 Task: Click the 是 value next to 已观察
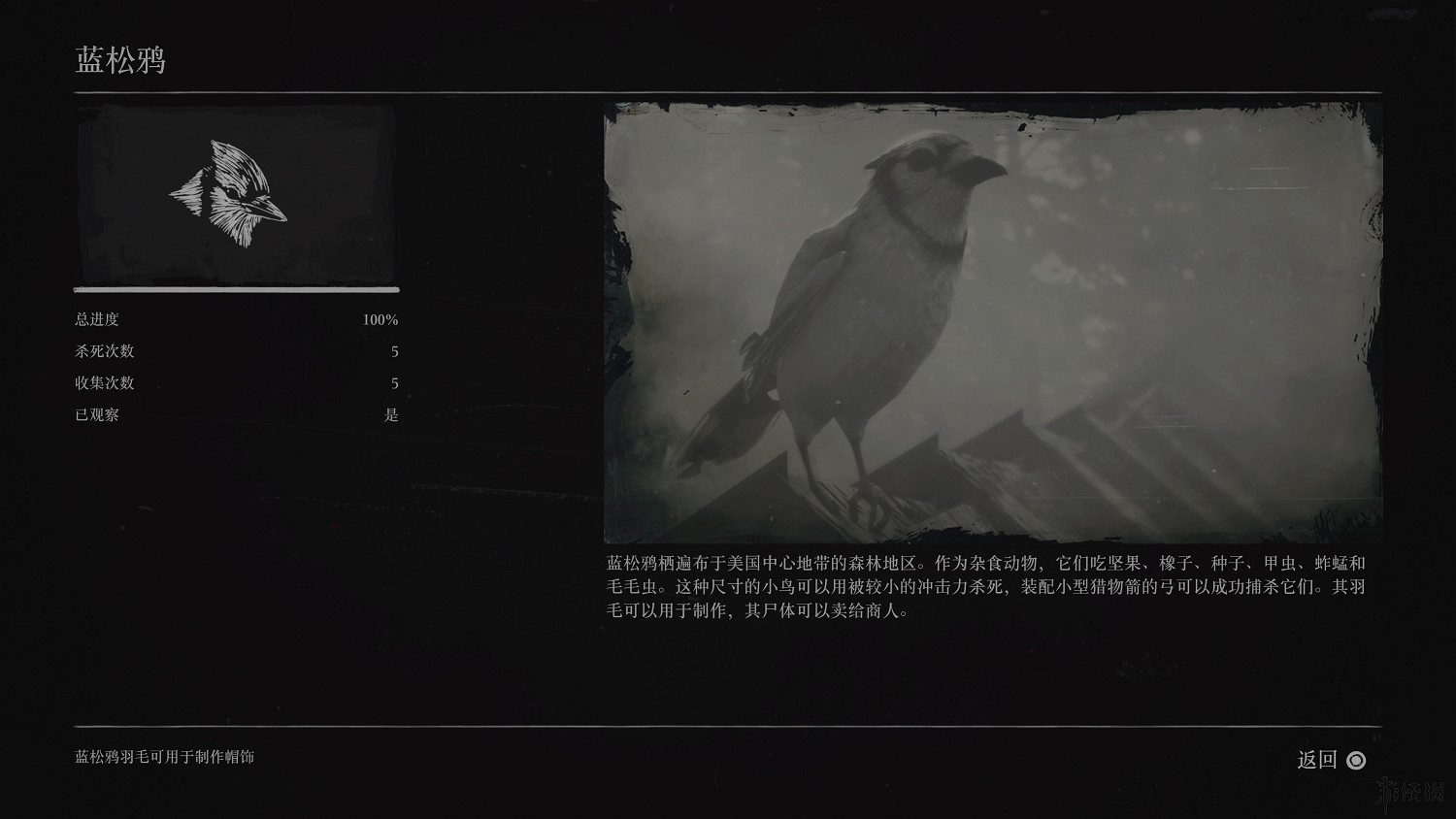[392, 414]
